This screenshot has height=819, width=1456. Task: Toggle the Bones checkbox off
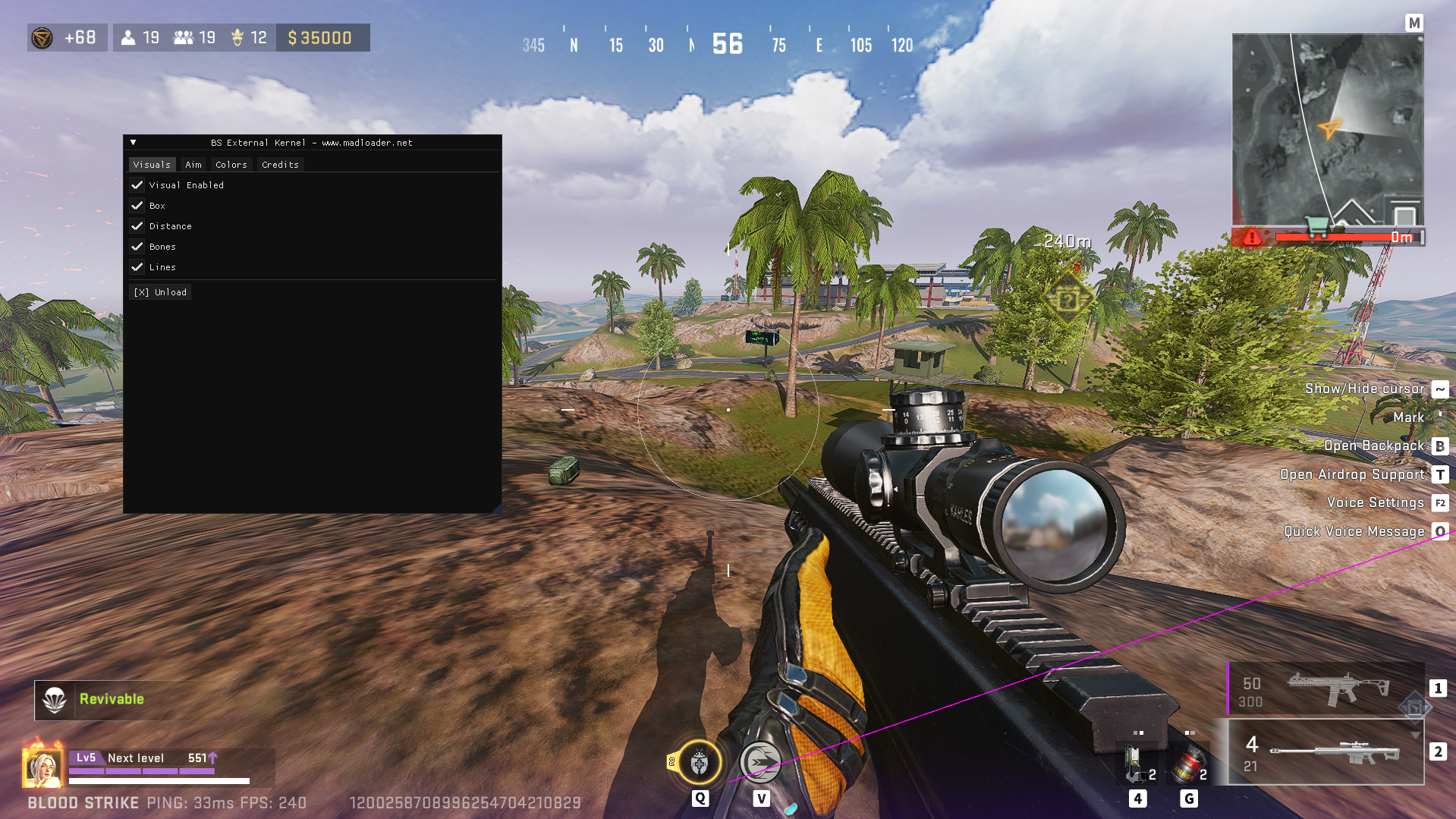click(x=137, y=246)
